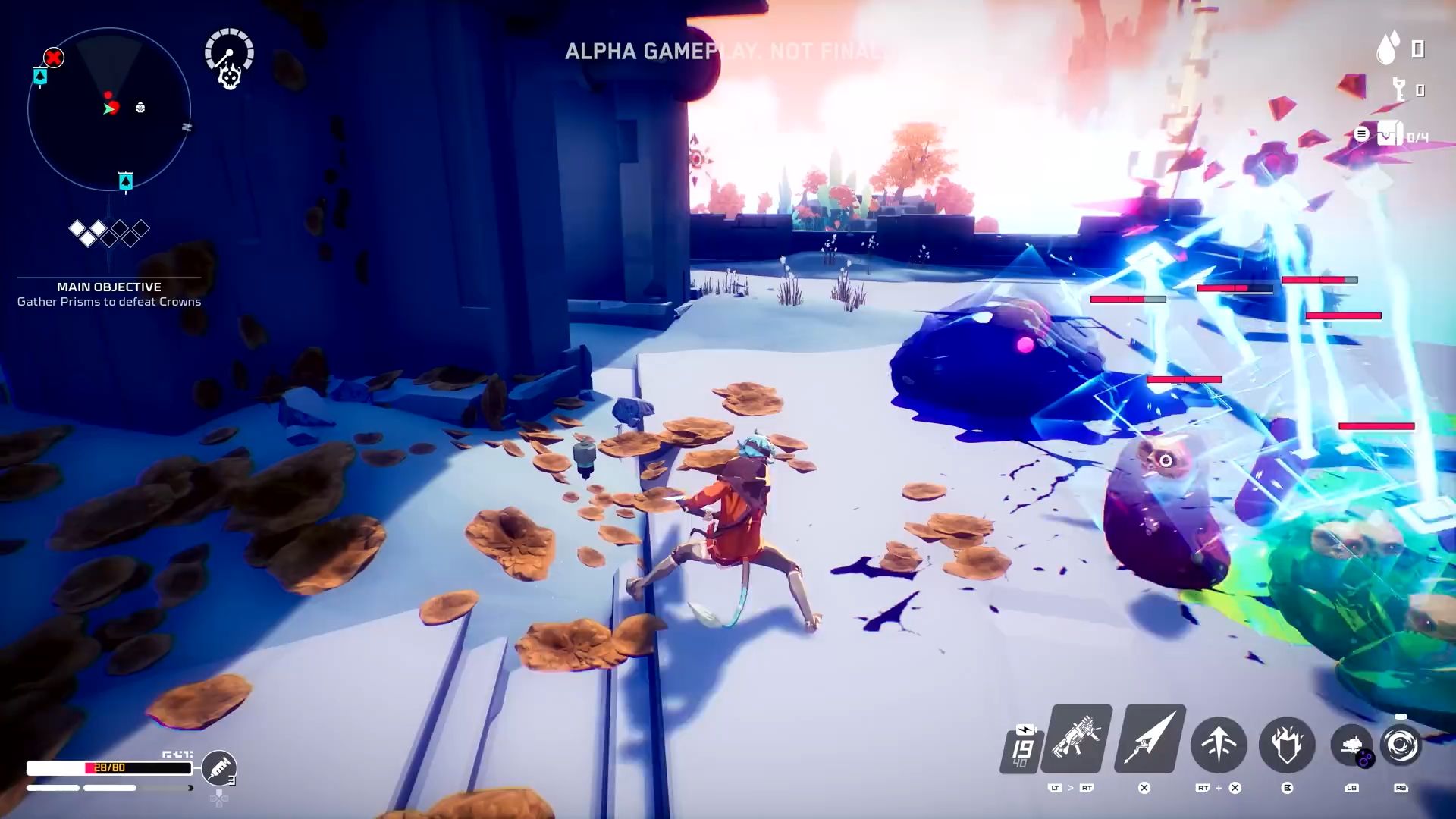Image resolution: width=1456 pixels, height=819 pixels.
Task: Select the spear melee weapon slot
Action: click(x=1149, y=738)
